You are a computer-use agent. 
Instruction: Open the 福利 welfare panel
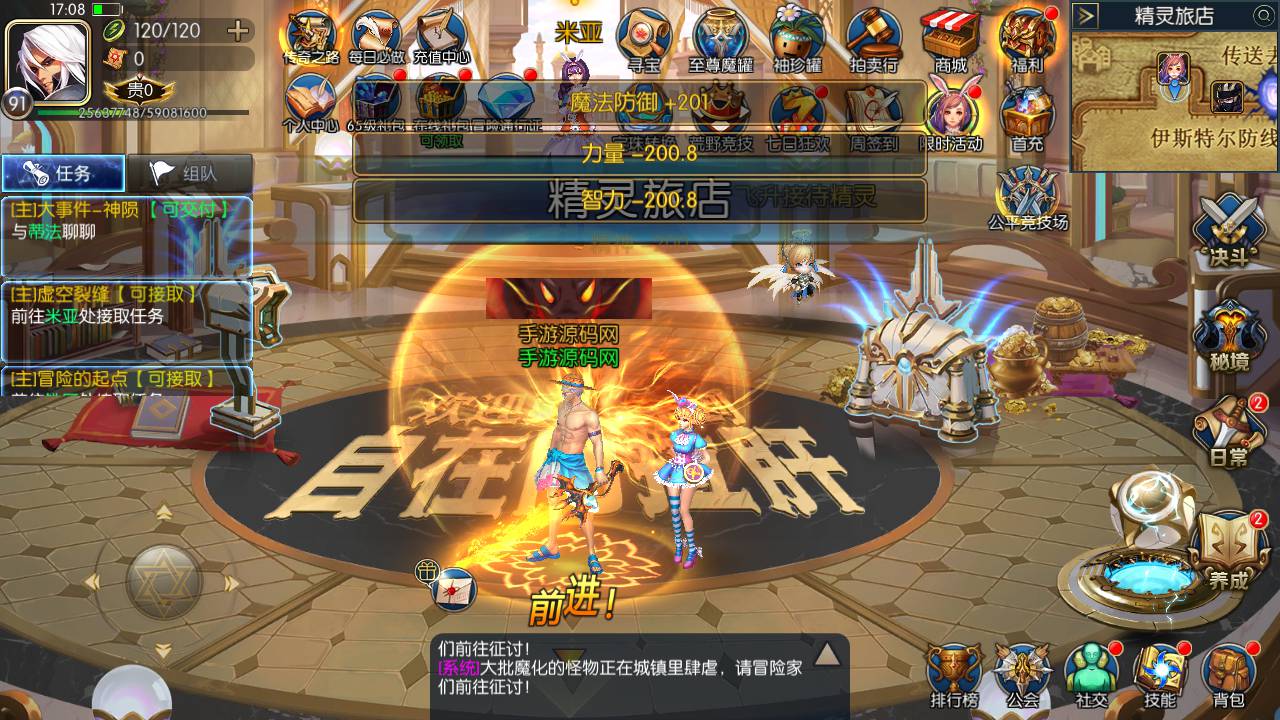[x=1027, y=32]
